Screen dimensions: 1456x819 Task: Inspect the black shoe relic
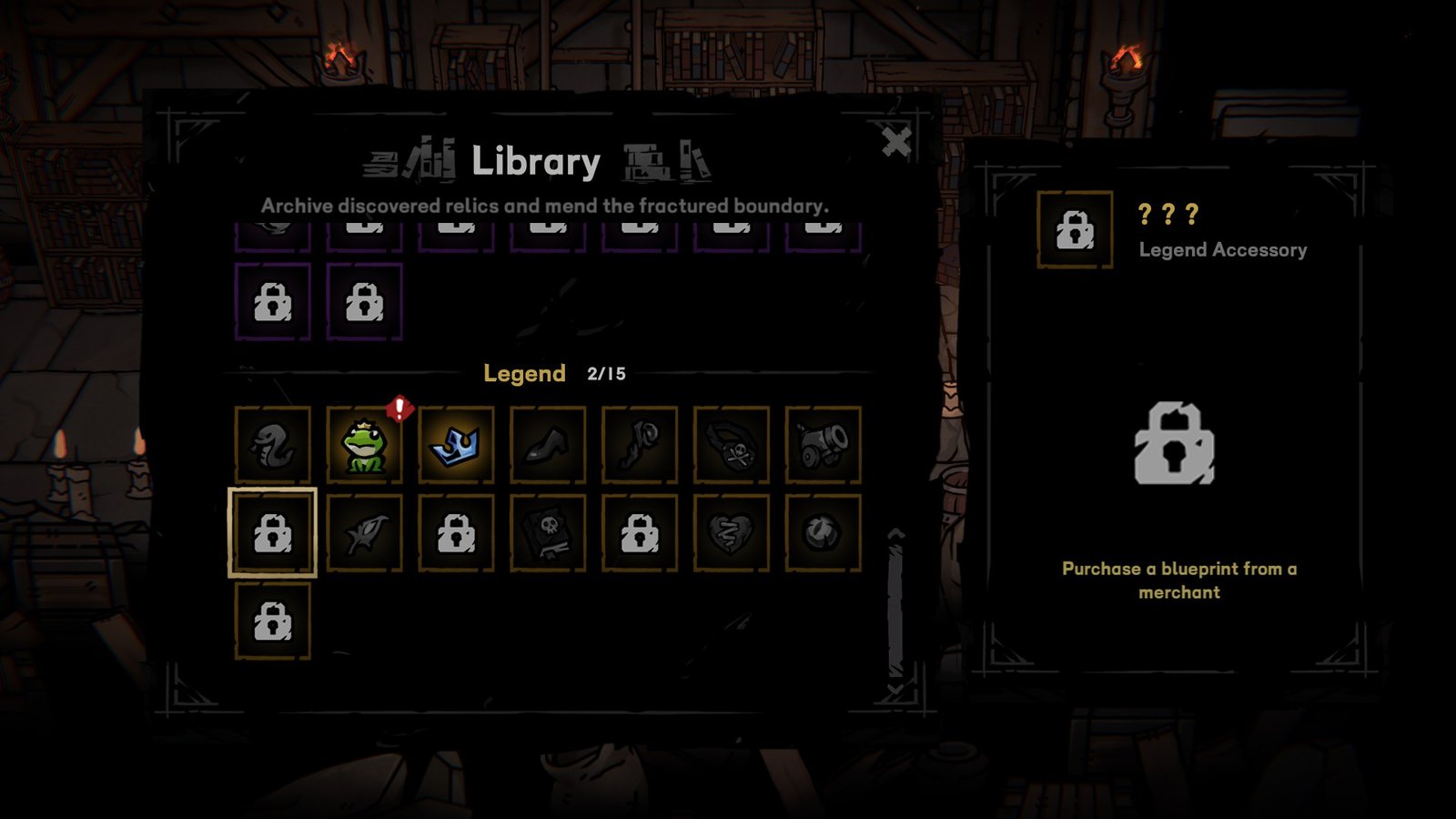[546, 446]
